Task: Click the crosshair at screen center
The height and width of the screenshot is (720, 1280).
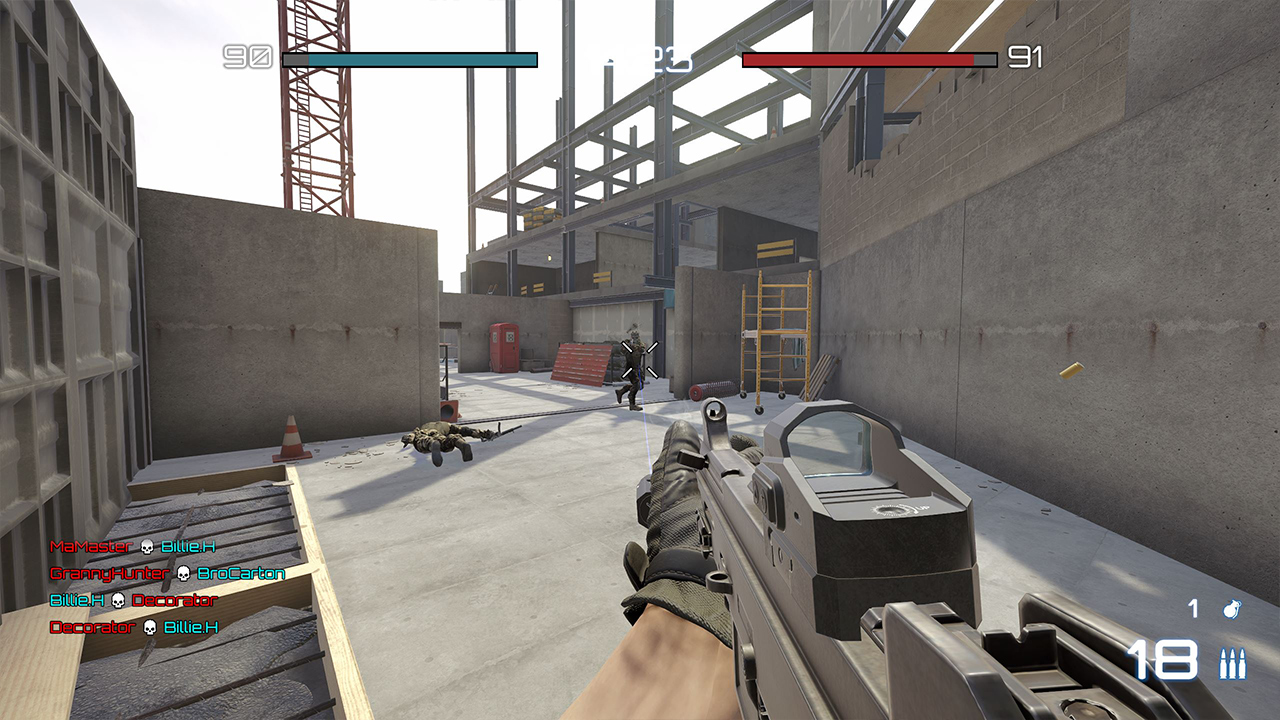Action: point(640,360)
